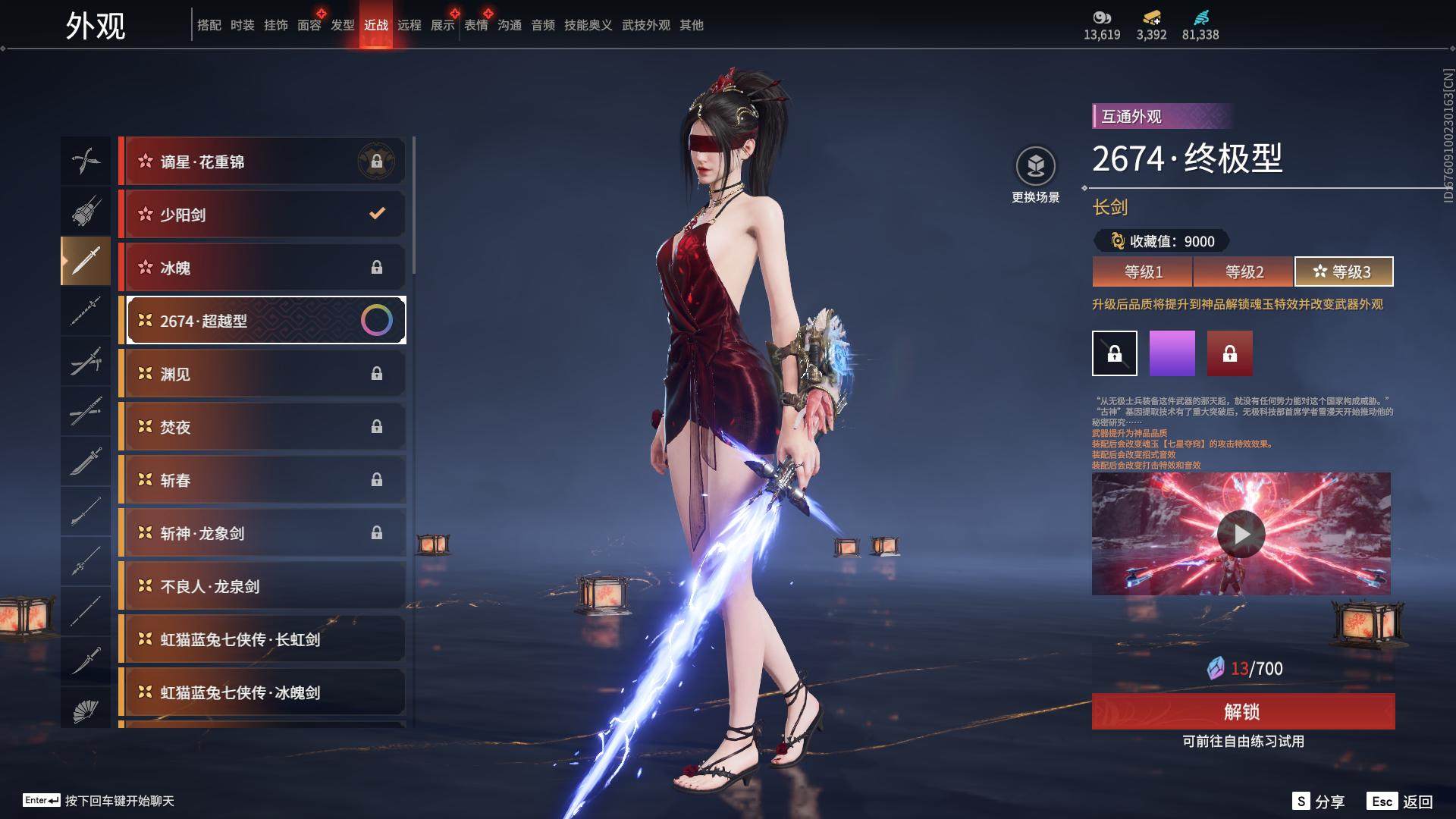The image size is (1456, 819).
Task: Pick the 渊见 skin row
Action: [262, 374]
